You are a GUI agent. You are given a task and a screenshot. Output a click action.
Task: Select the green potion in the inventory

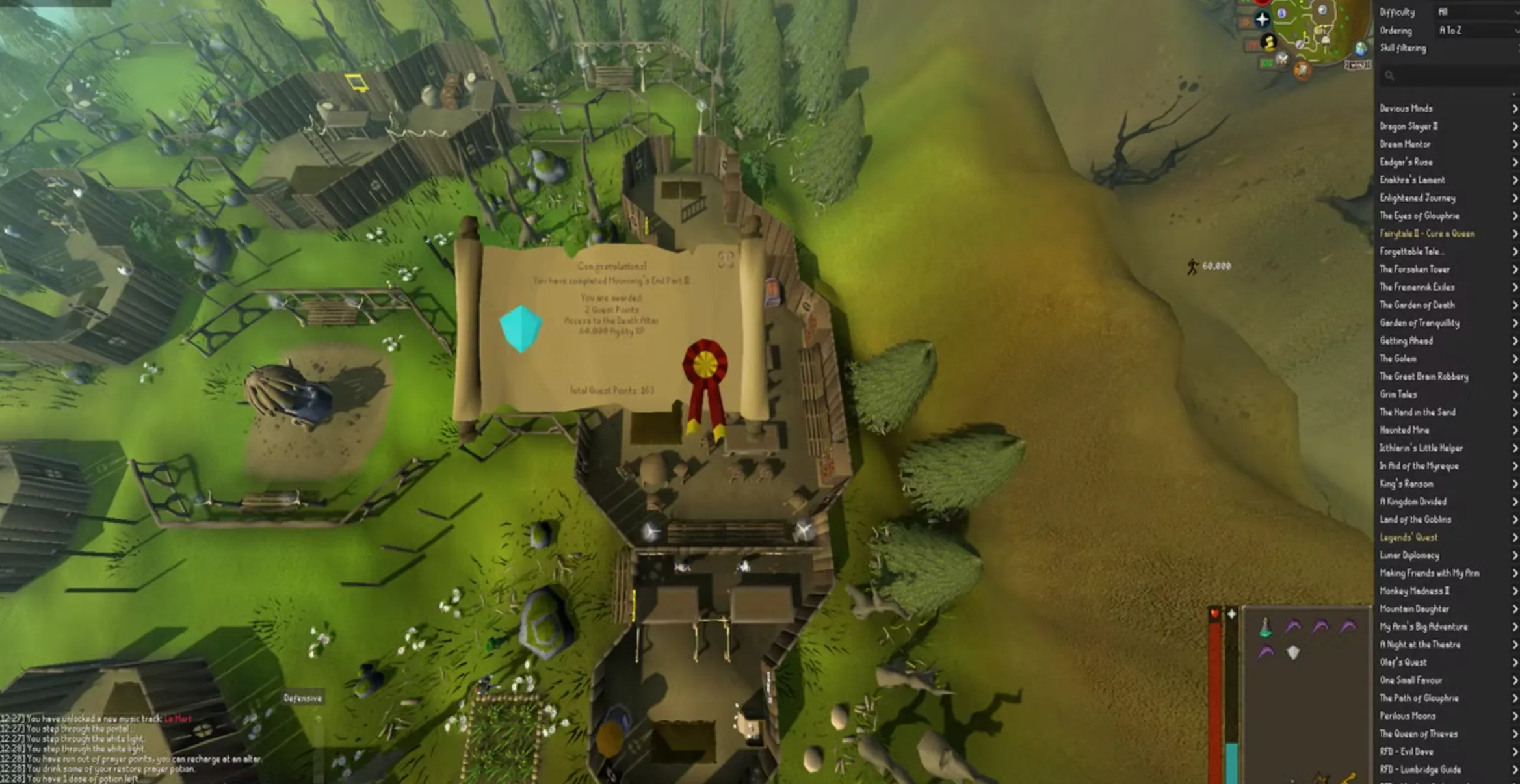coord(1265,629)
